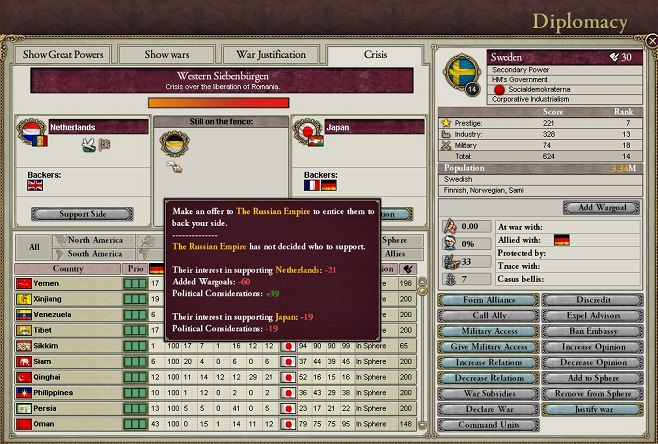Click the Increase Relations button
The width and height of the screenshot is (658, 444).
coord(488,361)
